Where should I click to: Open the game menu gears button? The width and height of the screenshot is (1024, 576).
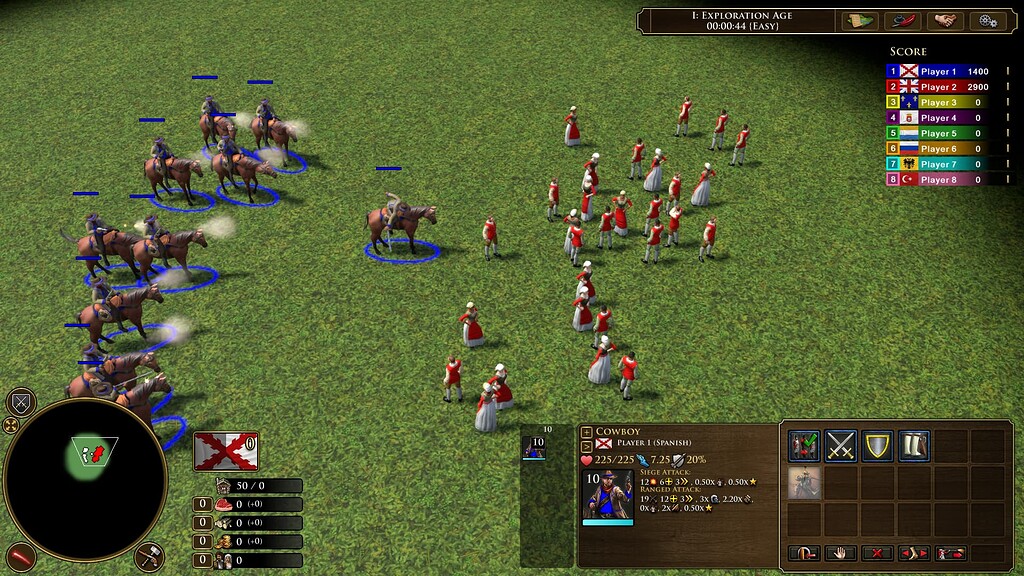pos(988,20)
